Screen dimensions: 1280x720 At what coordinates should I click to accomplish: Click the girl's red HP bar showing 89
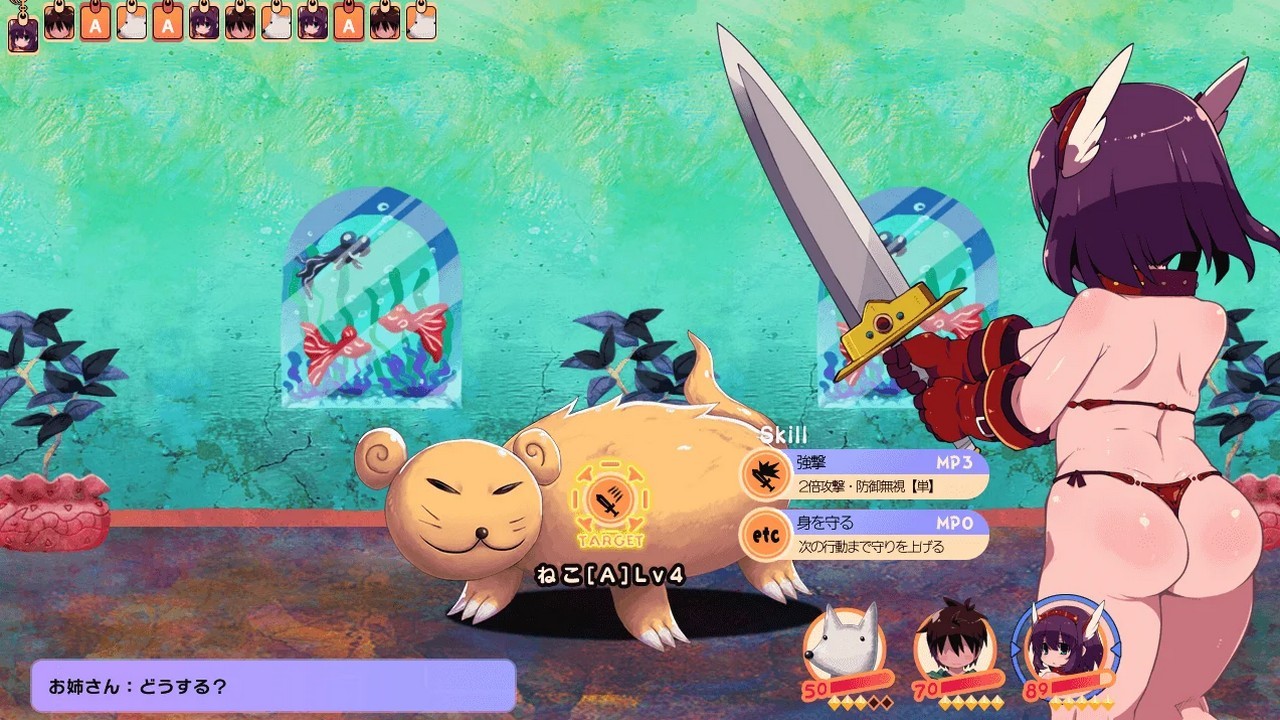coord(1078,683)
